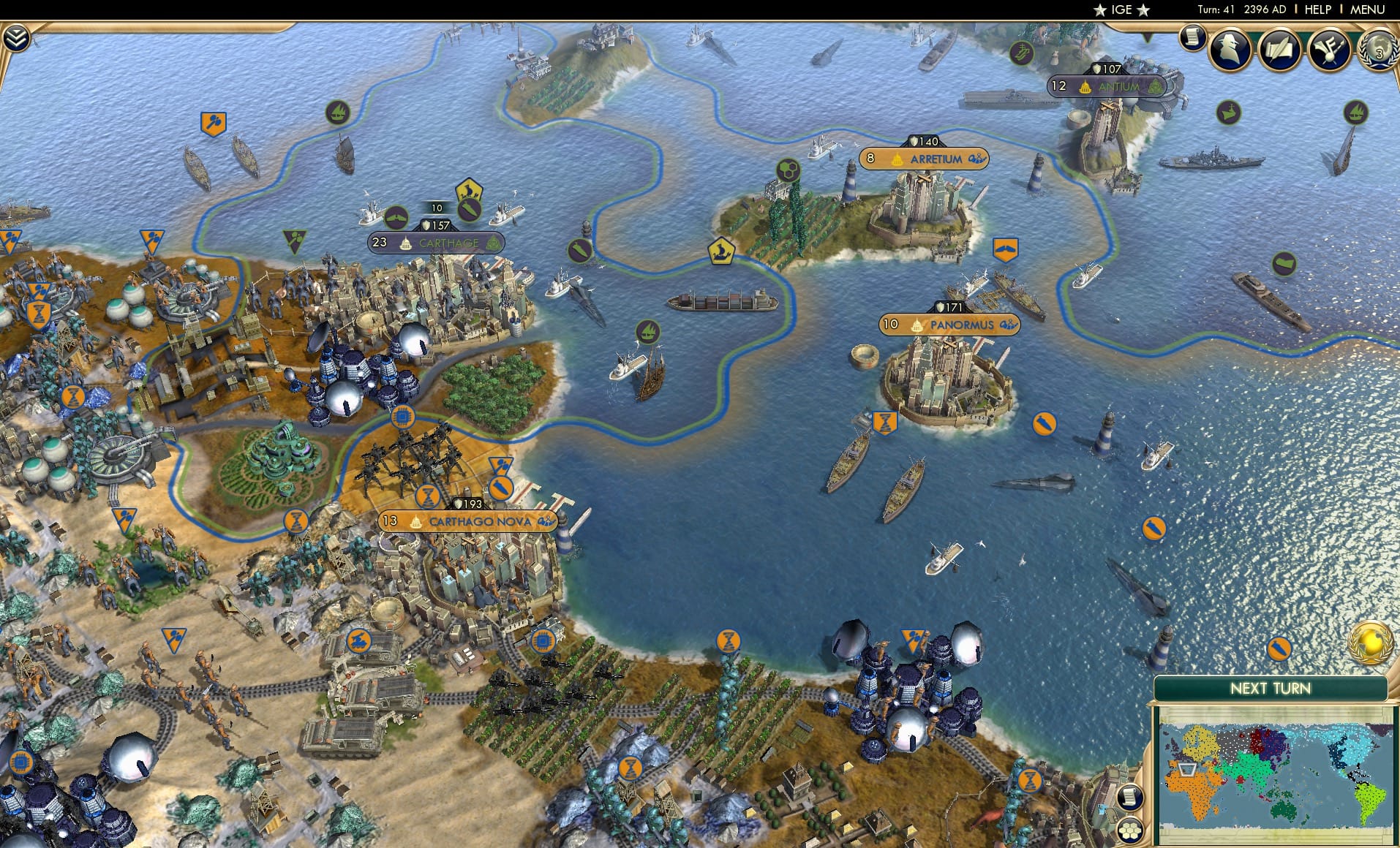Open the IGE editor from the top bar
This screenshot has width=1400, height=848.
pyautogui.click(x=1121, y=10)
